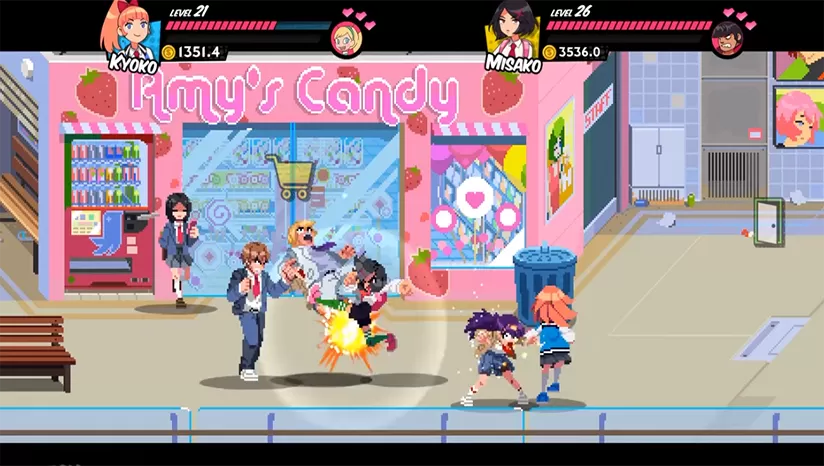Select Misako's dark-haired recruit icon

click(x=728, y=38)
